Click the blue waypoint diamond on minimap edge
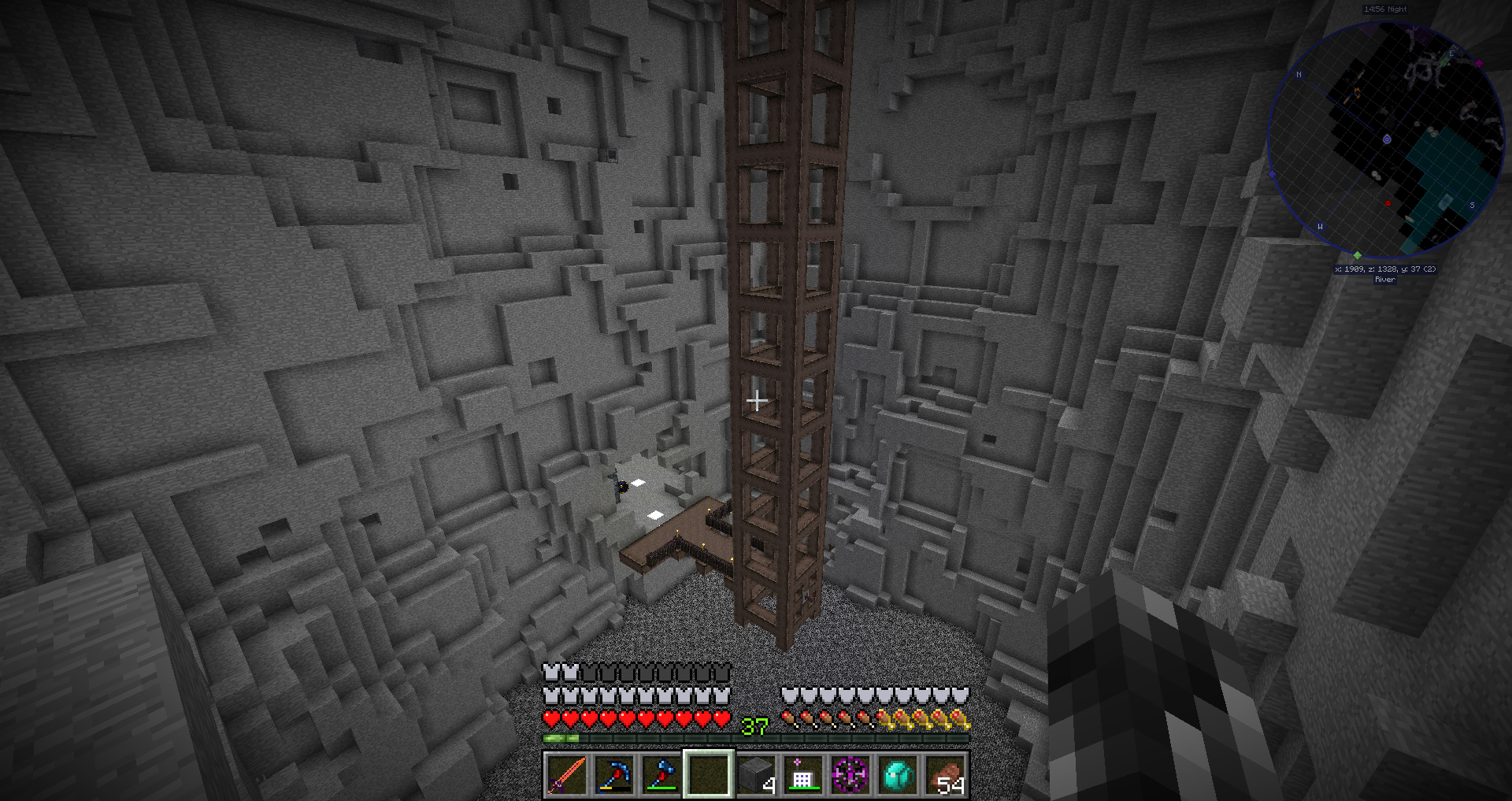The image size is (1512, 801). point(1272,174)
